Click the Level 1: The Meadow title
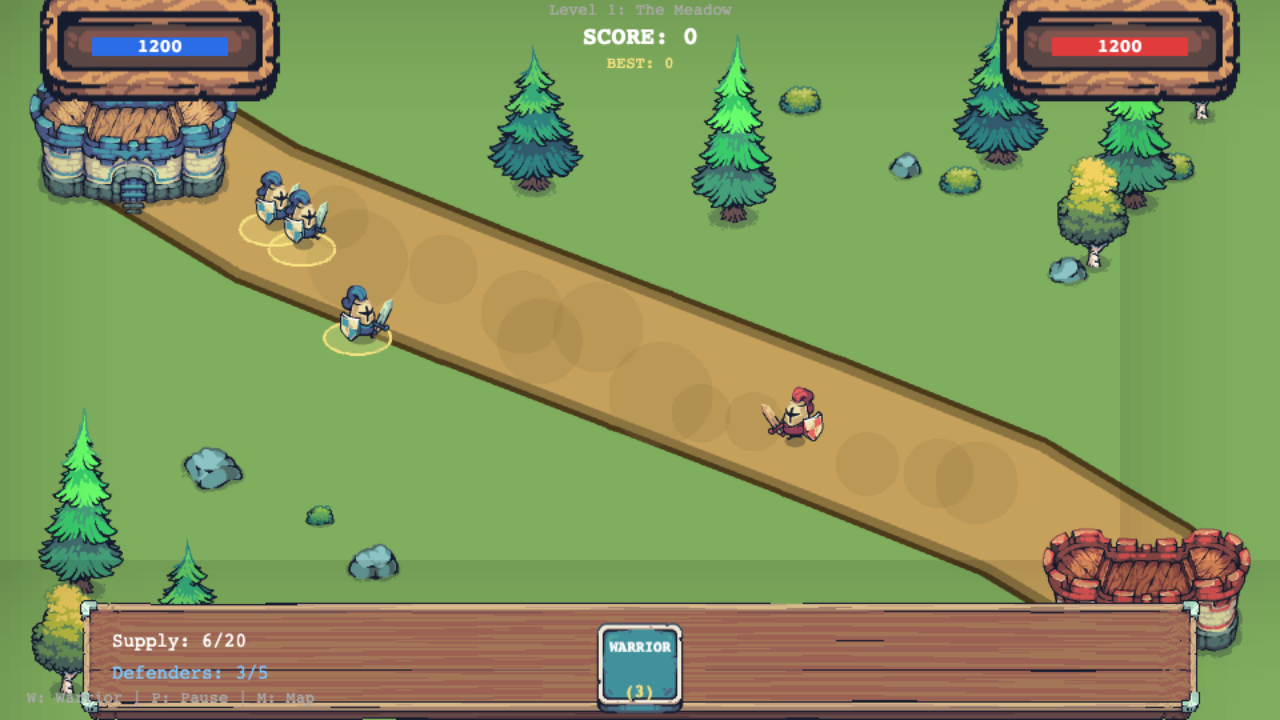 pos(638,10)
